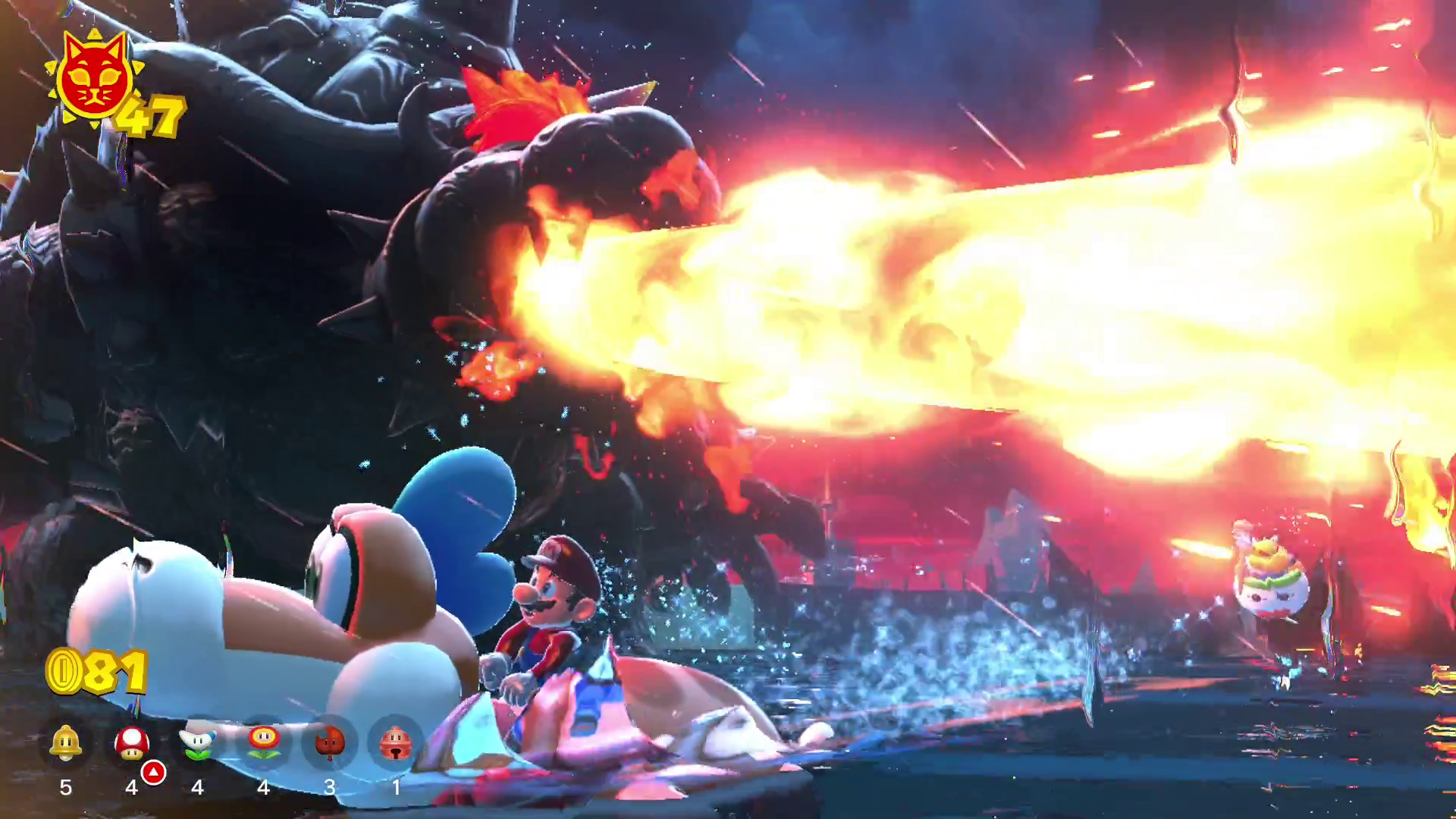
Task: Select the Super Leaf power-up
Action: (330, 742)
